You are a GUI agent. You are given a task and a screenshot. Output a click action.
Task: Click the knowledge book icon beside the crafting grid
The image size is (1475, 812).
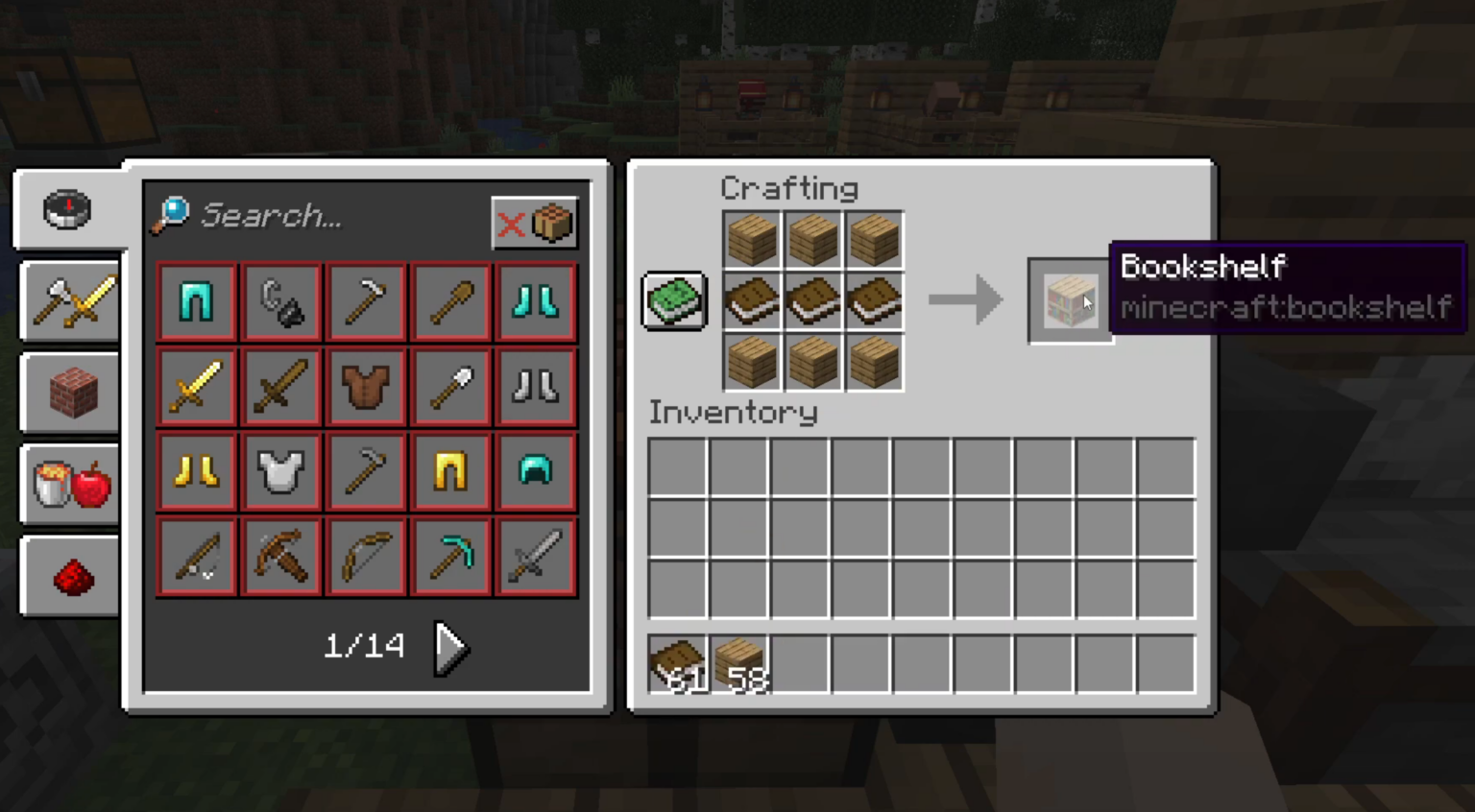[x=673, y=300]
